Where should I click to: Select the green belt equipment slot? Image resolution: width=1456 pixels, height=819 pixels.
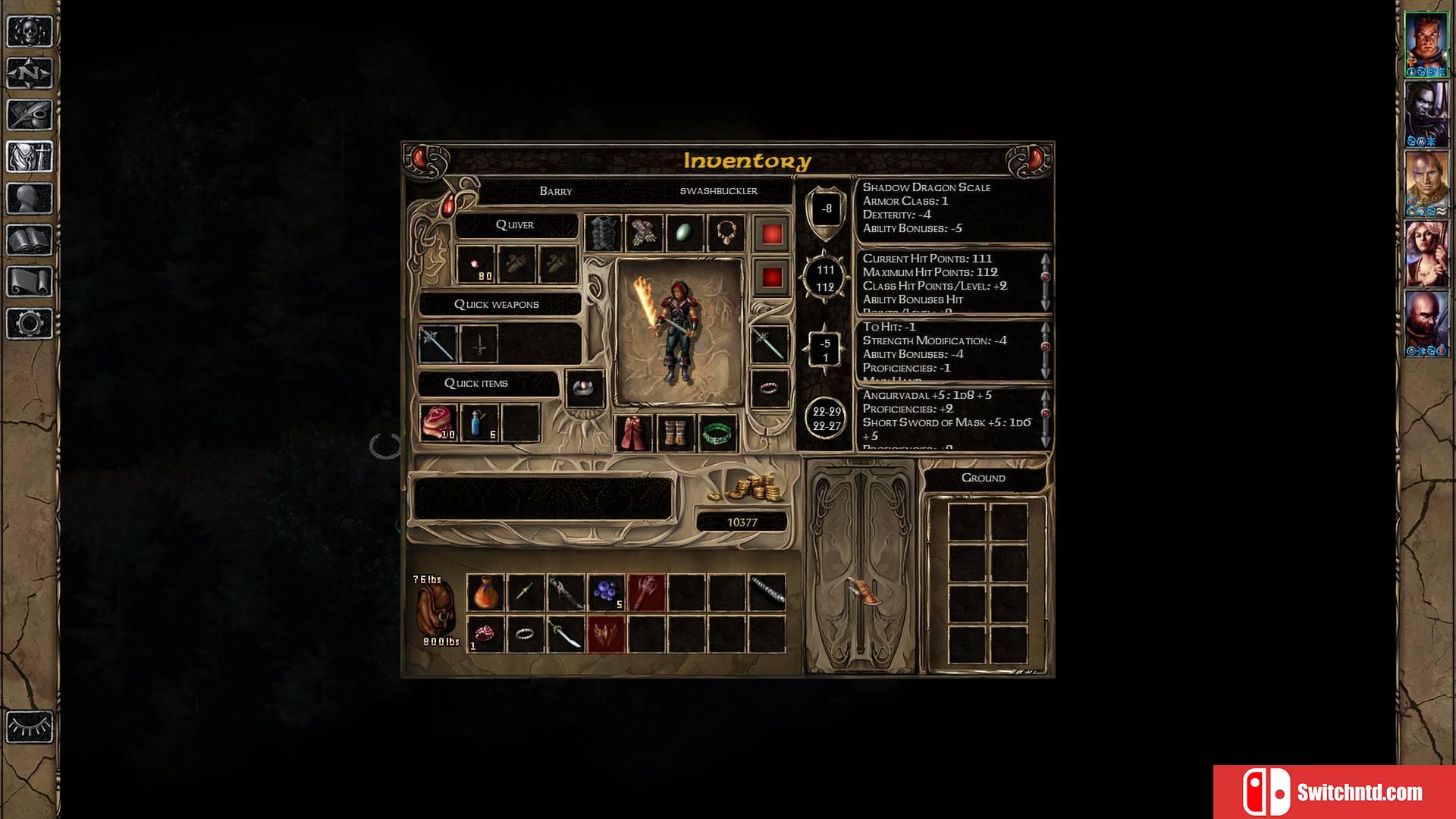tap(717, 433)
